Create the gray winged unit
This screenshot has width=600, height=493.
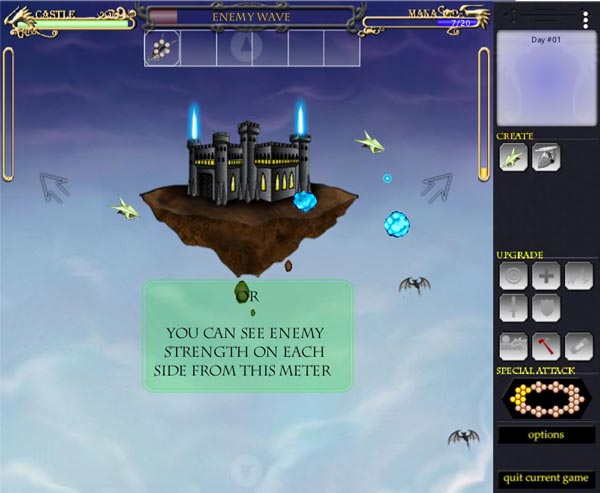click(x=546, y=158)
